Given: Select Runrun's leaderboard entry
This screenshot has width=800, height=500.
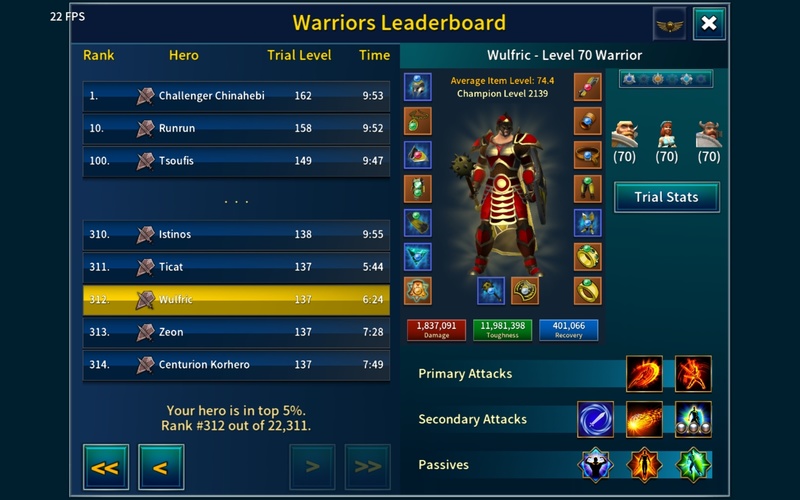Looking at the screenshot, I should click(x=236, y=128).
